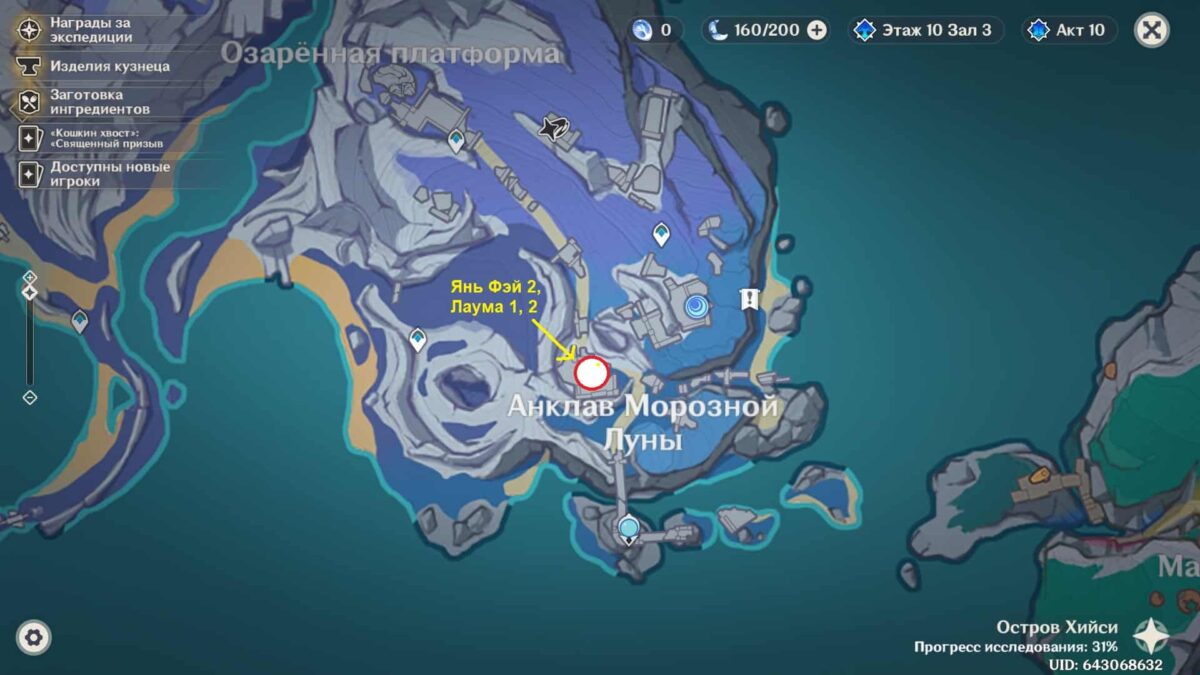Click the map zoom-out minus button
Viewport: 1200px width, 675px height.
tap(30, 397)
